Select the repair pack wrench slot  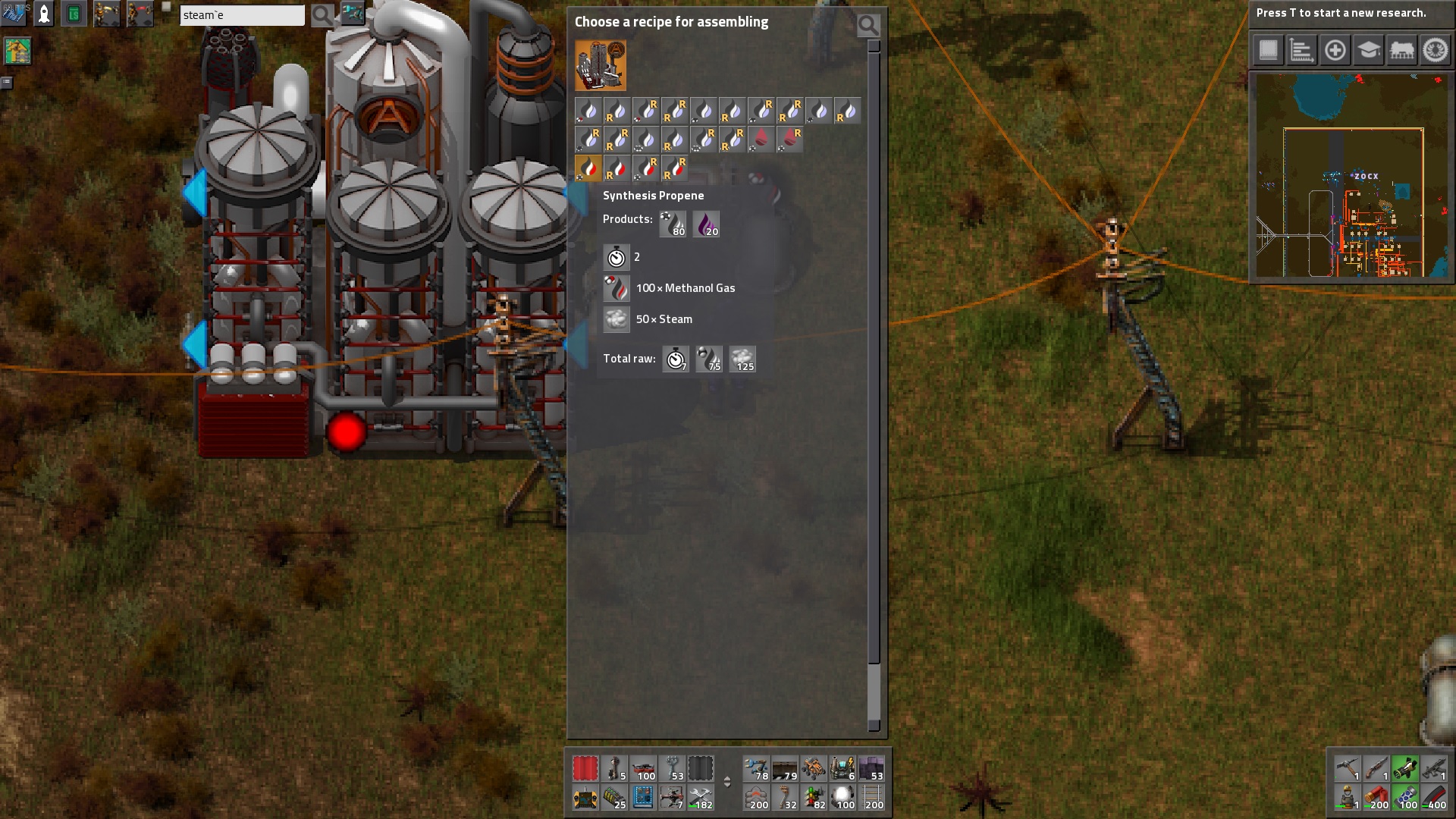(x=700, y=797)
